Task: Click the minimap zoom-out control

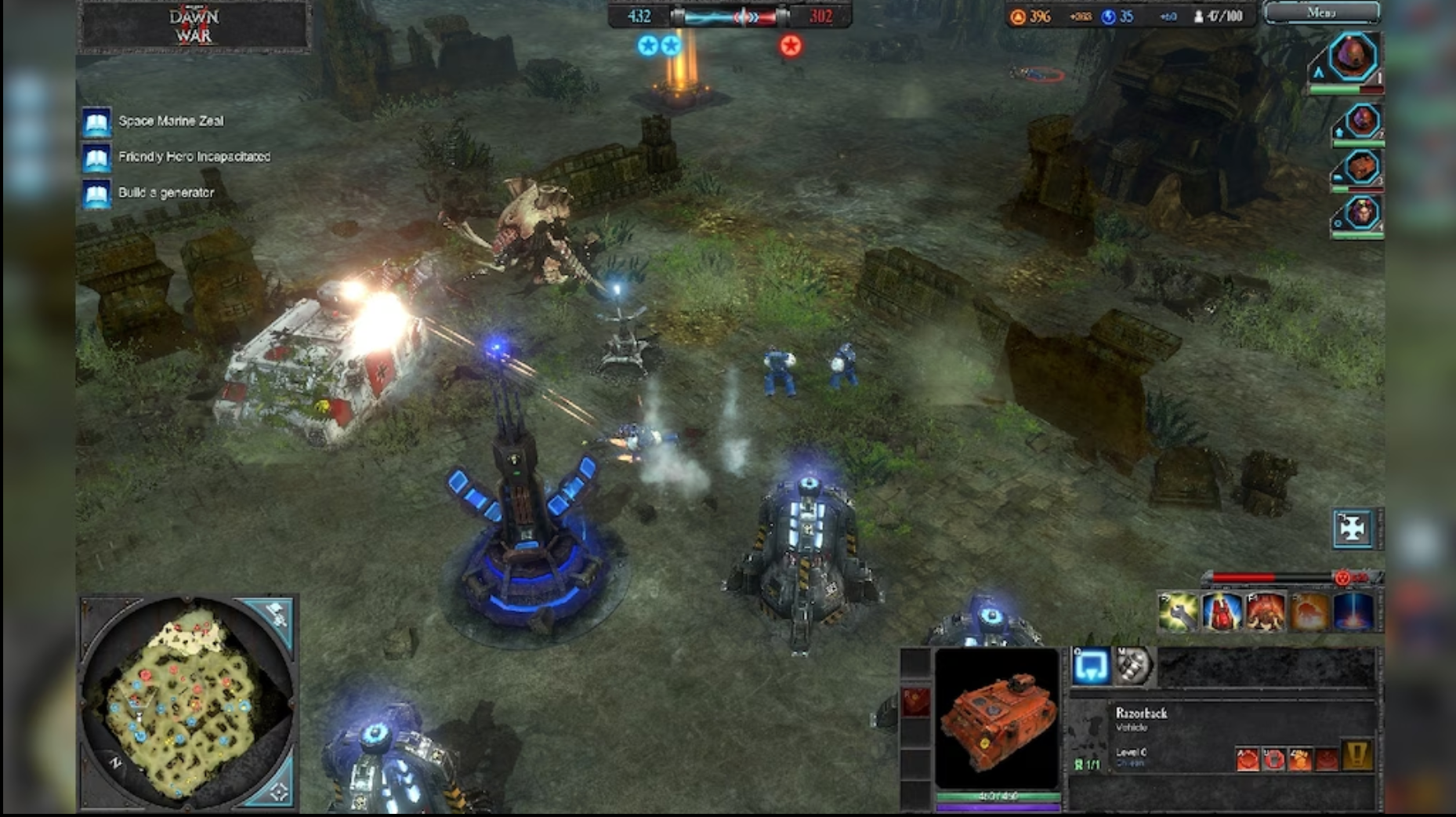Action: coord(279,791)
